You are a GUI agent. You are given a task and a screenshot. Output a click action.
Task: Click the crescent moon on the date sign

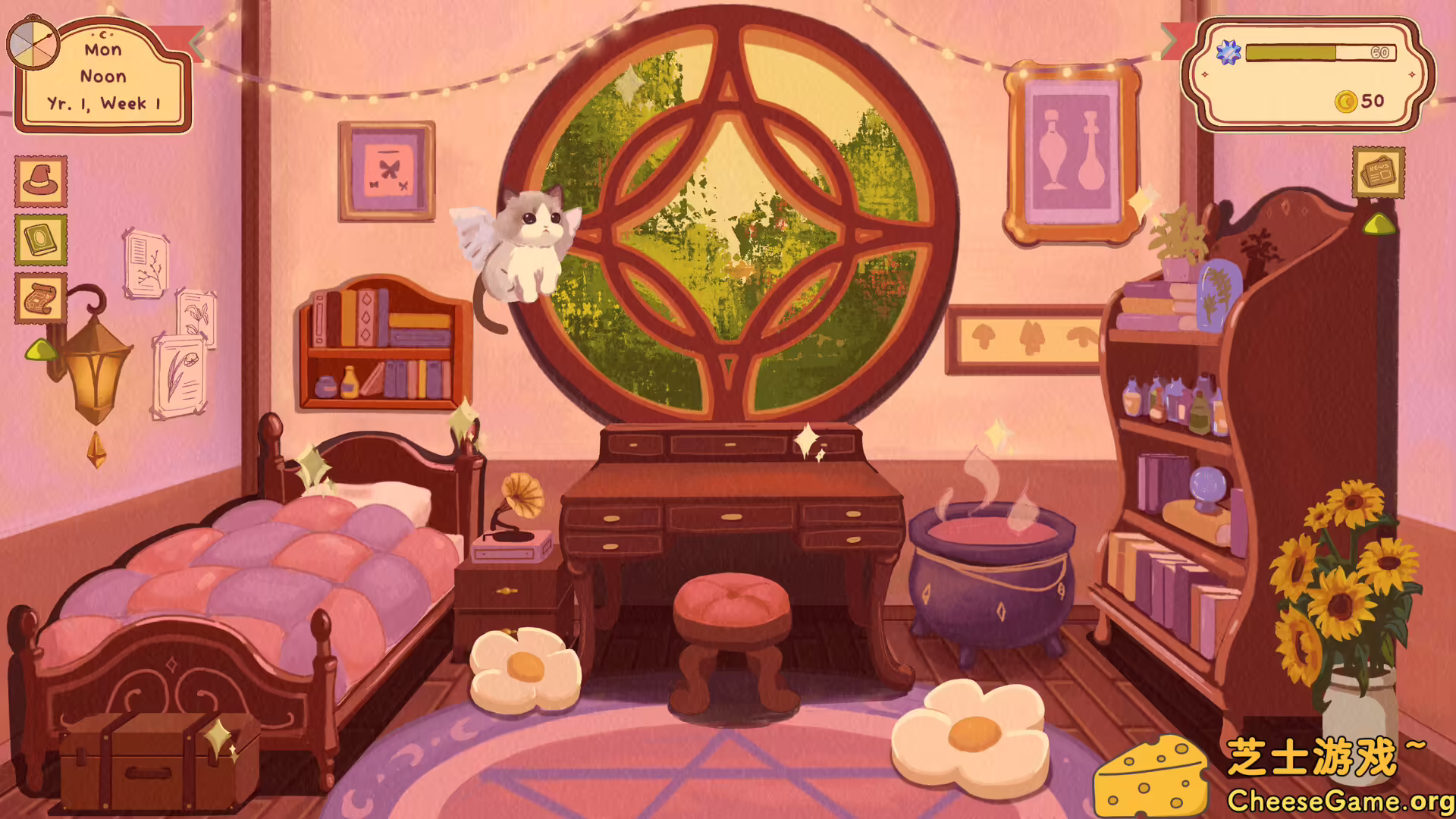pyautogui.click(x=103, y=36)
